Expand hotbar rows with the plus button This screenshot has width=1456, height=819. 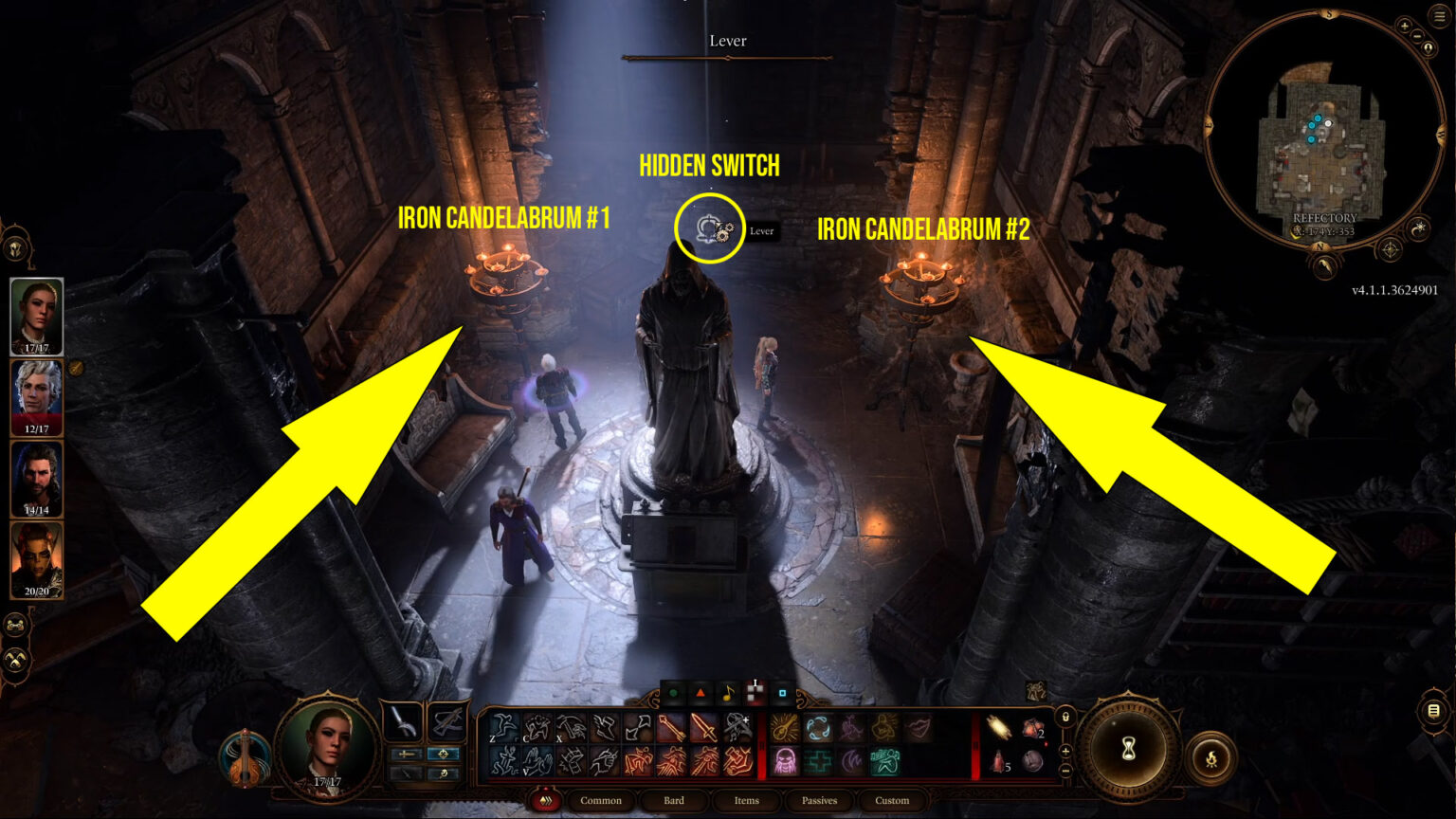click(1065, 751)
